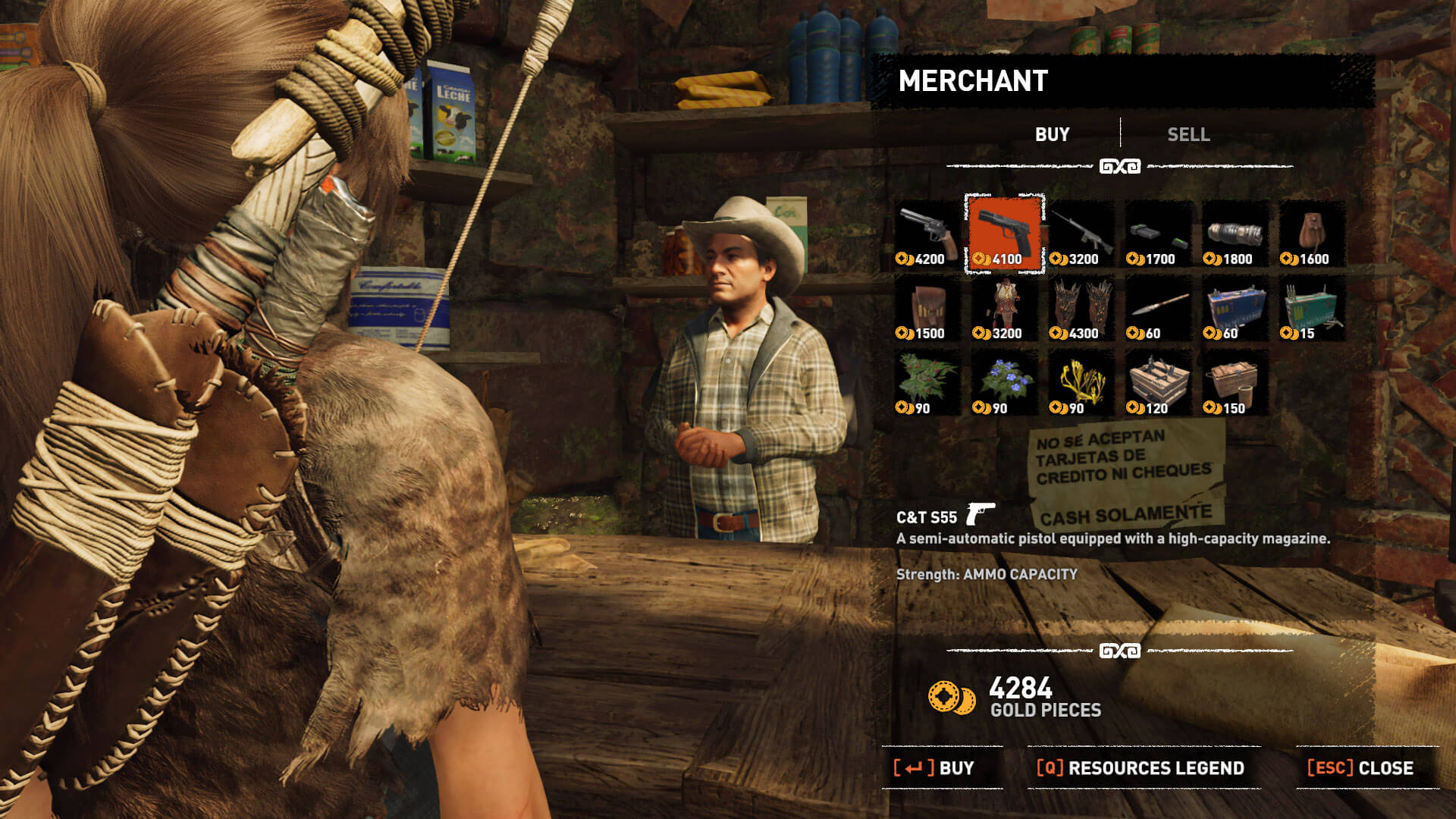
Task: Select the leather pouch for 1600
Action: click(1312, 233)
